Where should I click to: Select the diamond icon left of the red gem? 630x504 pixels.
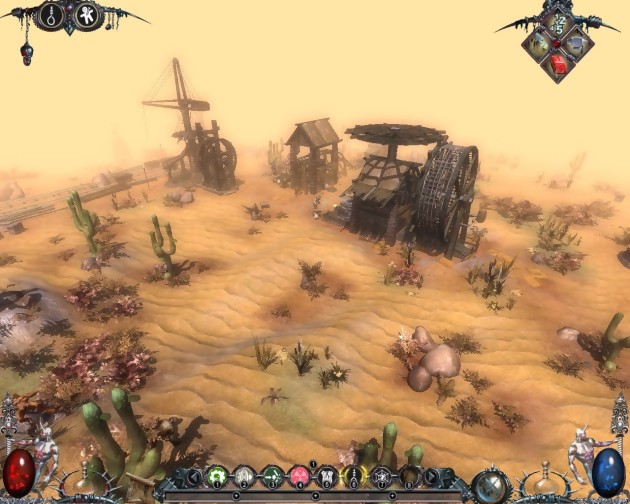pyautogui.click(x=541, y=43)
